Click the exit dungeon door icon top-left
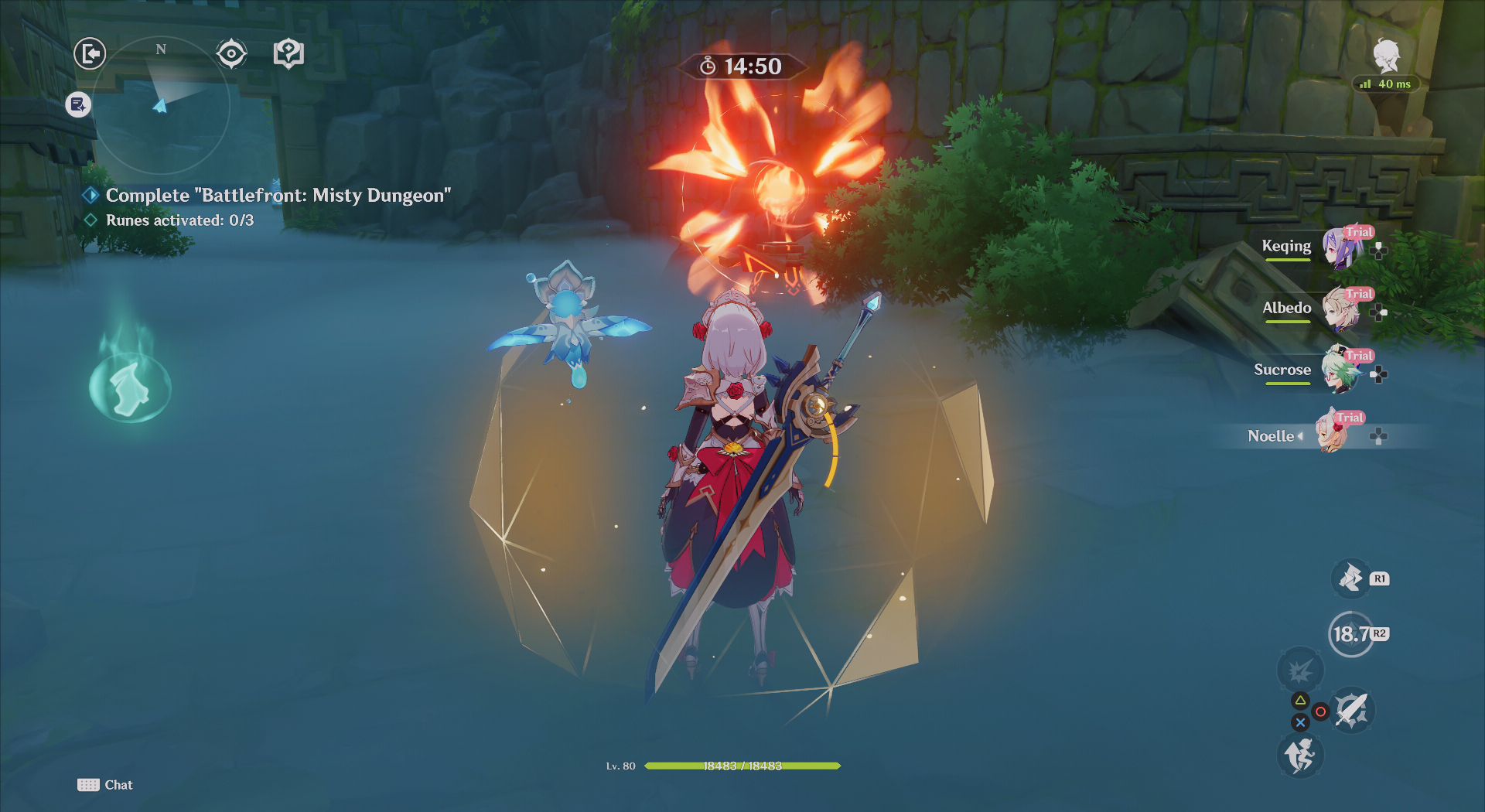 click(x=89, y=53)
